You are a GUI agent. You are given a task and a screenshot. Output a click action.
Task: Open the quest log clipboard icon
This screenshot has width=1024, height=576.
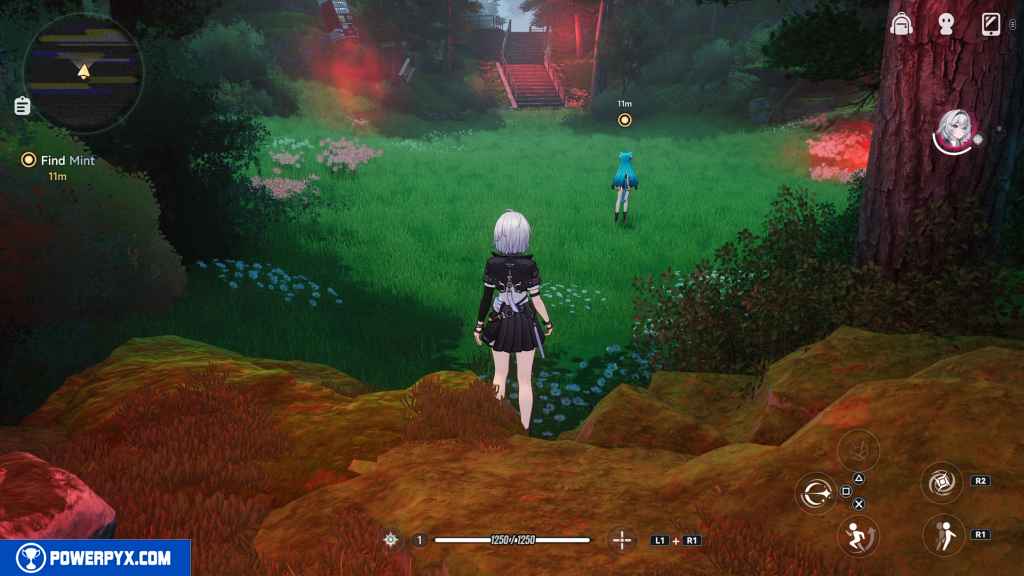[22, 105]
